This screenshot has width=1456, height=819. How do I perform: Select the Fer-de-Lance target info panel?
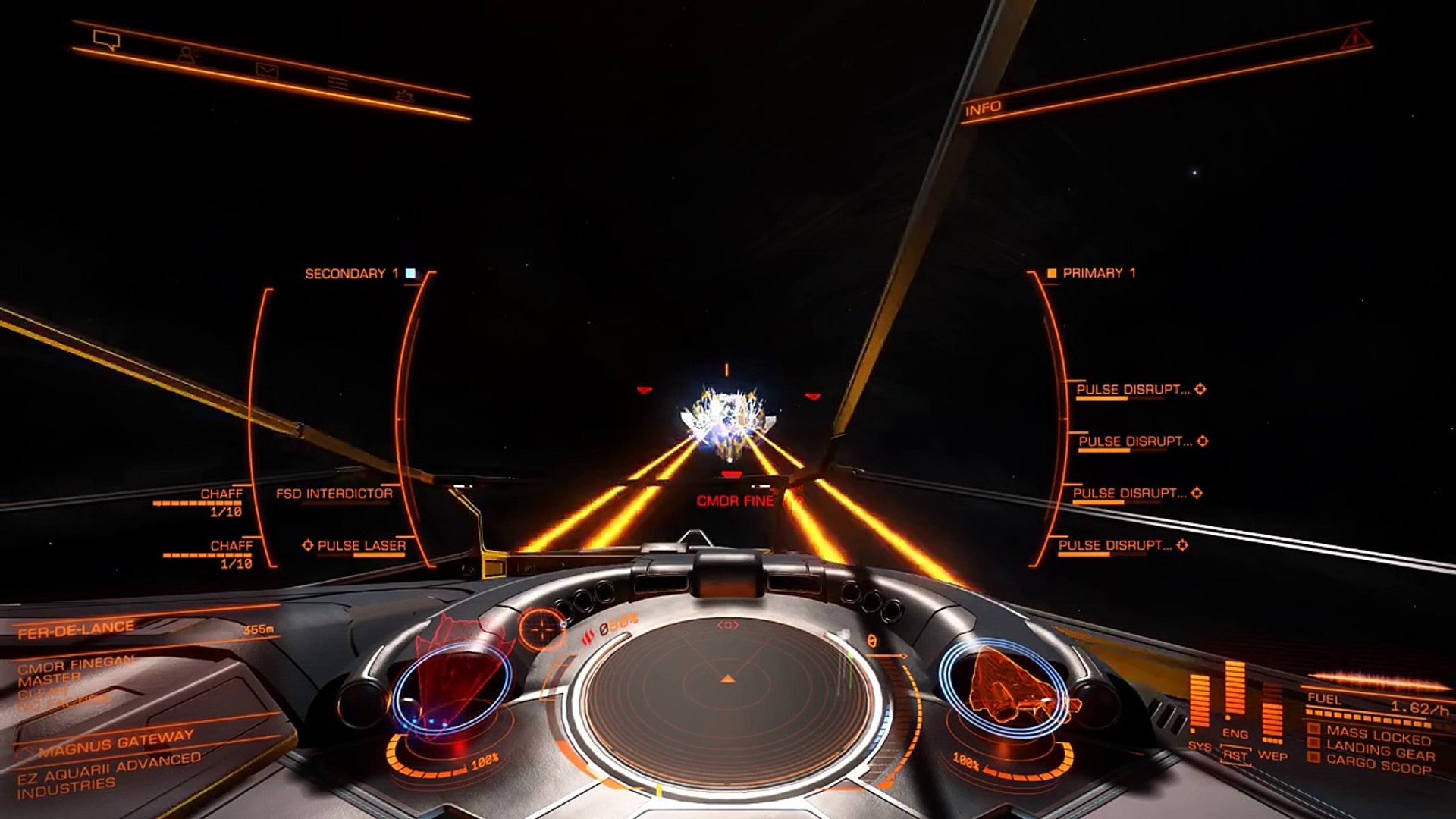[76, 630]
